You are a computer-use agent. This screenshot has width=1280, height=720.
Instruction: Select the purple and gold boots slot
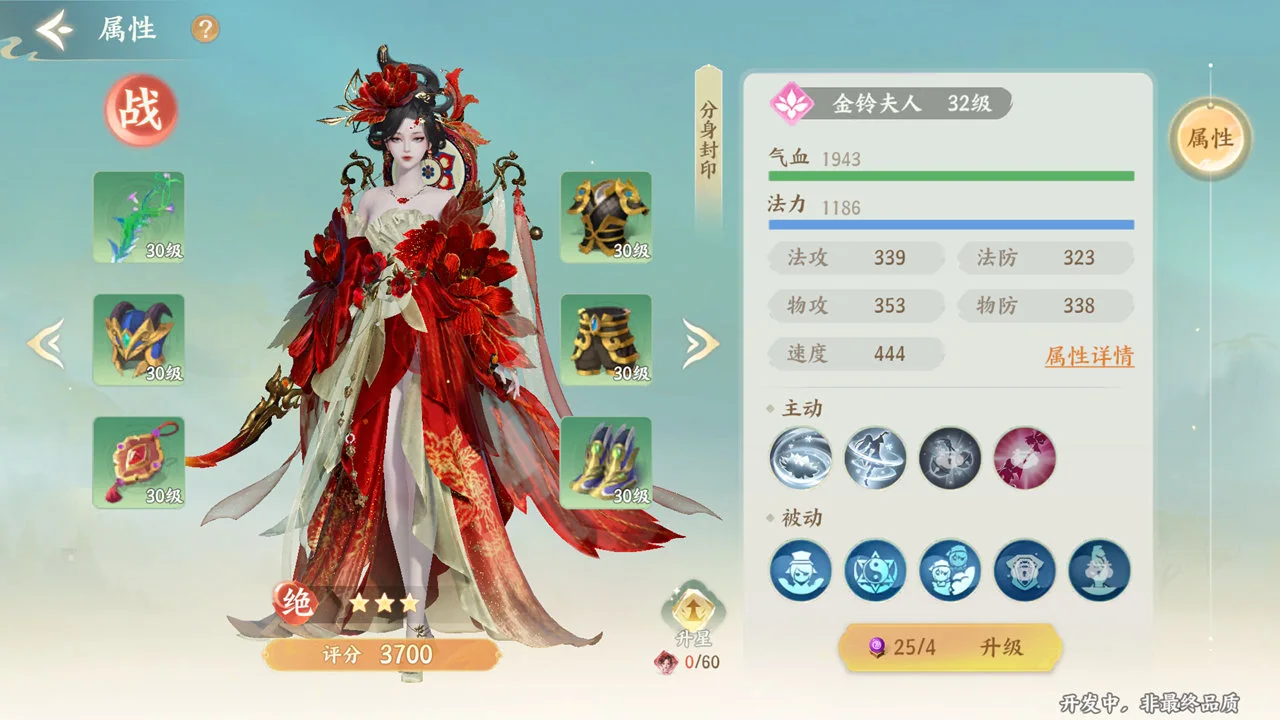[x=606, y=463]
